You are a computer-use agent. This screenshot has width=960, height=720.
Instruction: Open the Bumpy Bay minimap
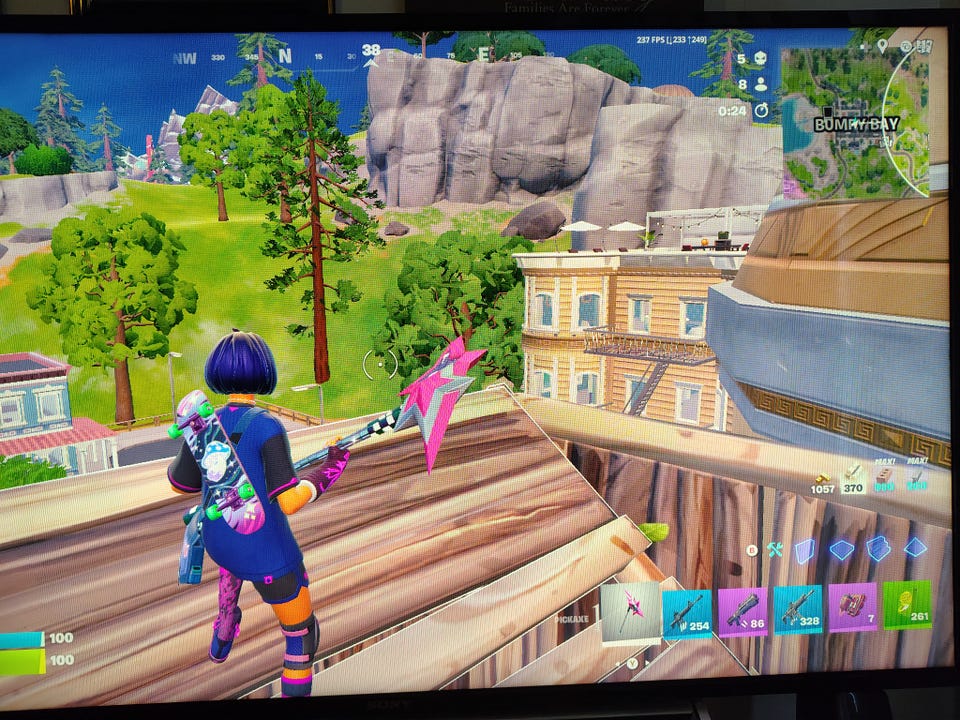click(x=853, y=120)
